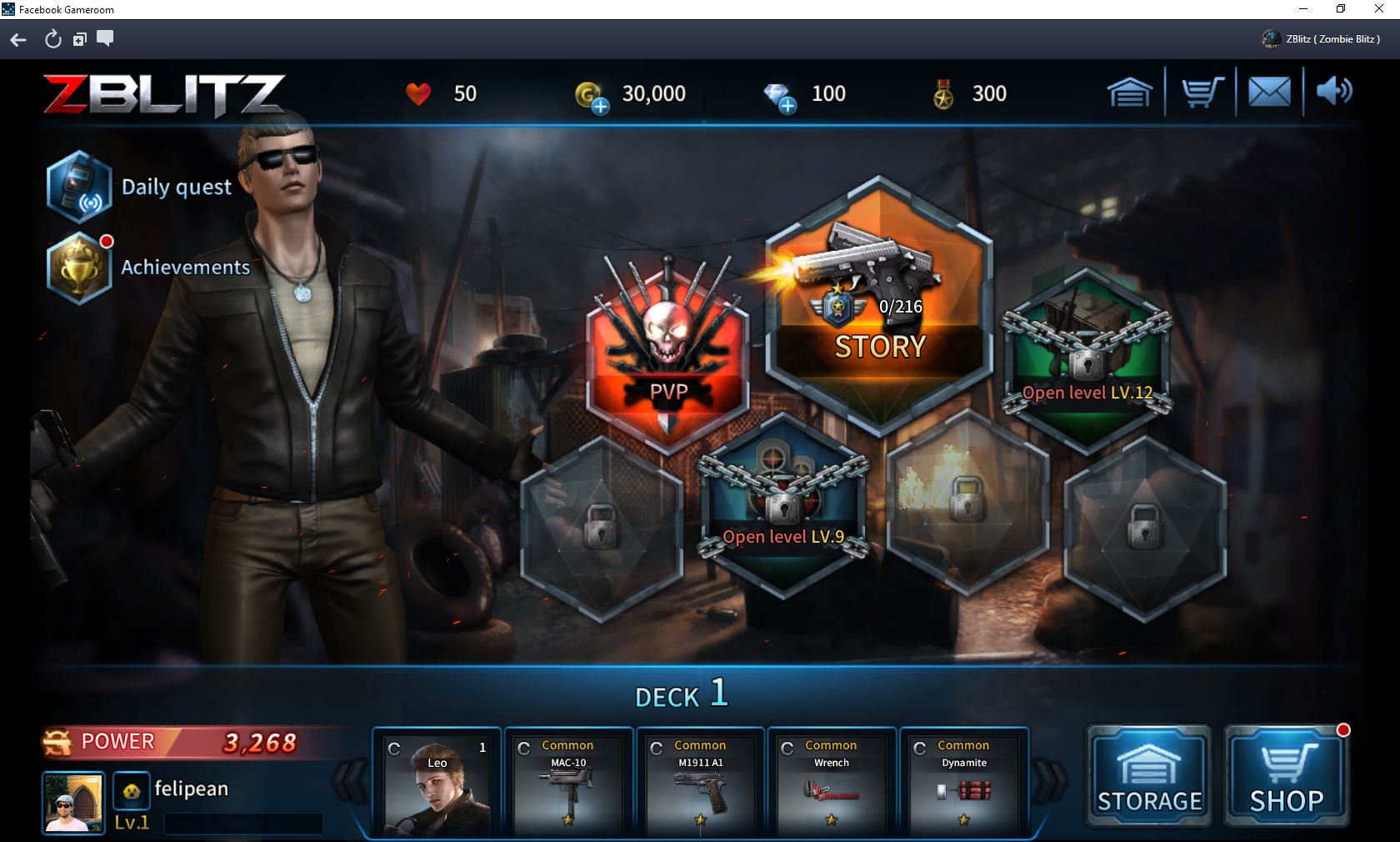The height and width of the screenshot is (842, 1400).
Task: Open the garage/home icon in top bar
Action: tap(1130, 92)
